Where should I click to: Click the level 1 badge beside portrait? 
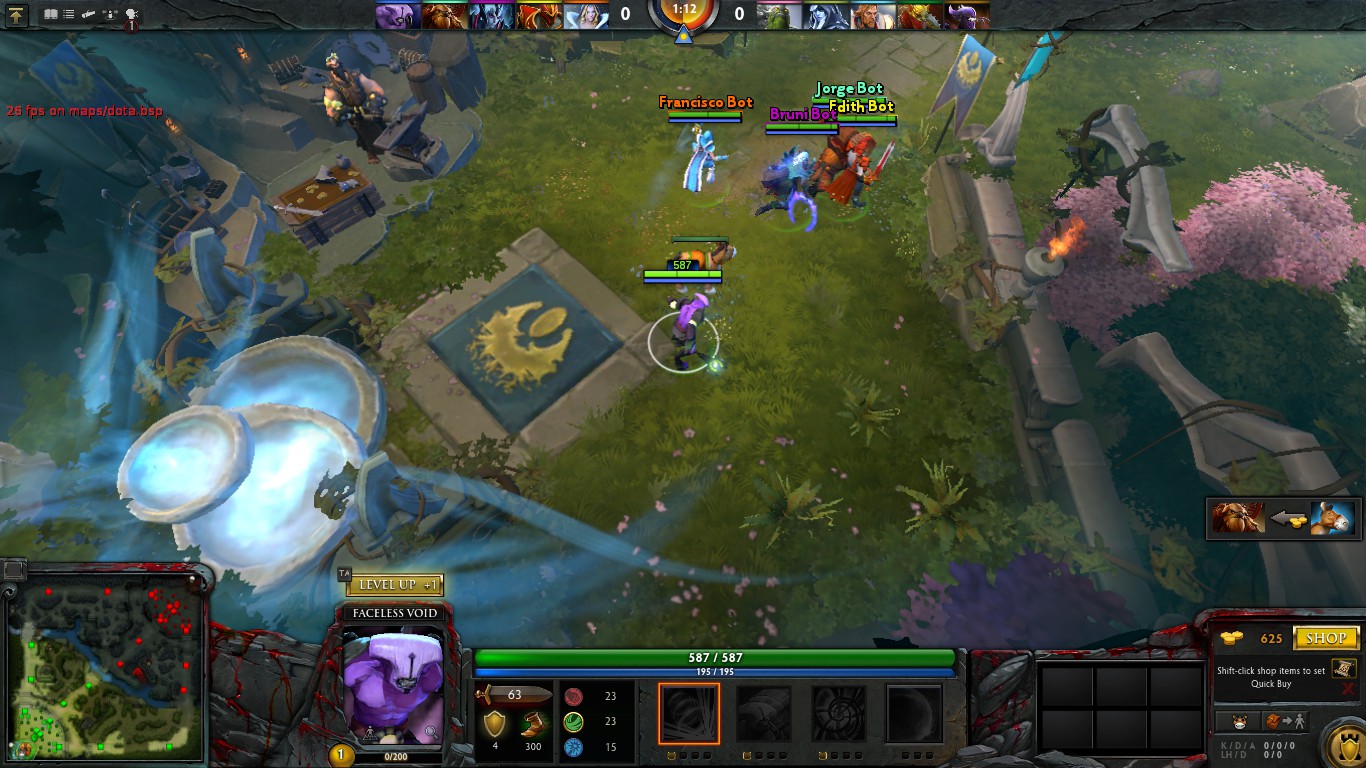[x=341, y=756]
